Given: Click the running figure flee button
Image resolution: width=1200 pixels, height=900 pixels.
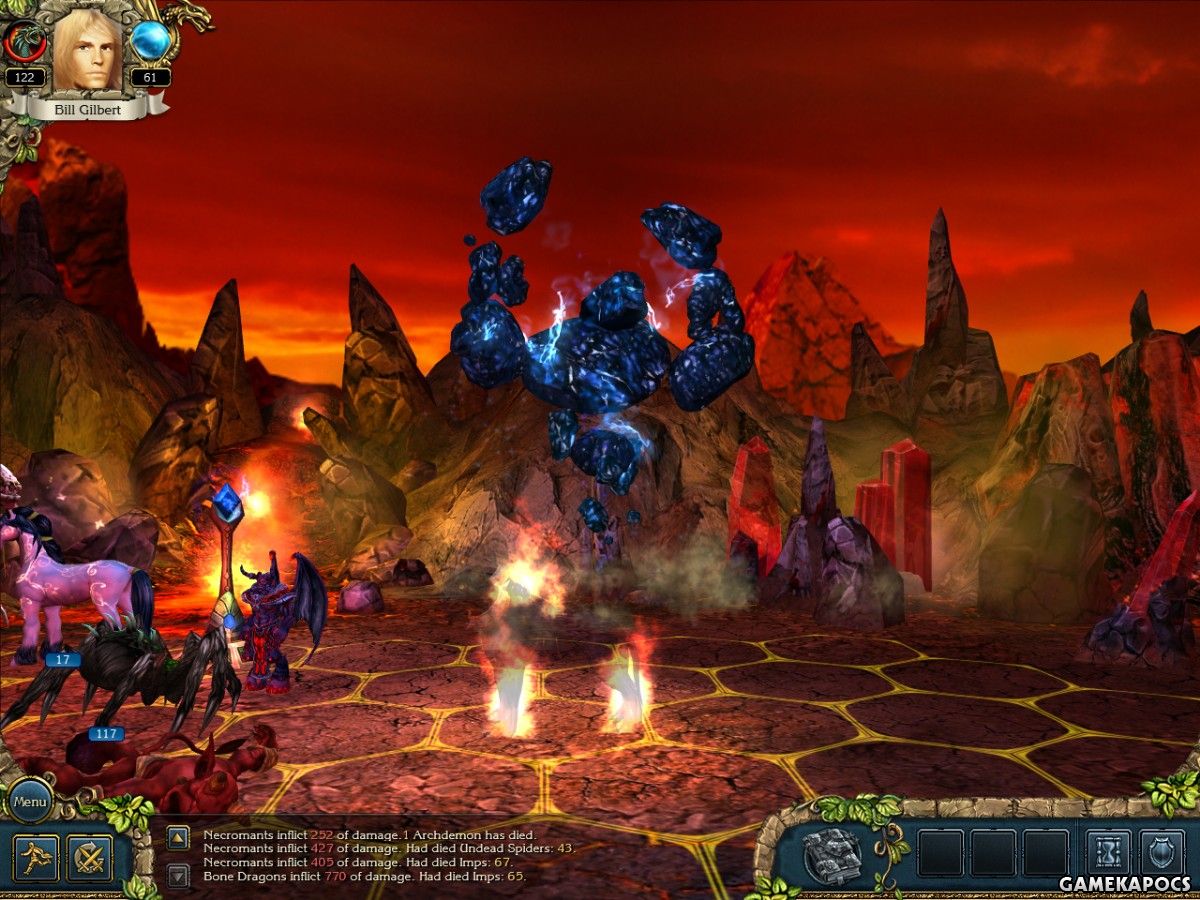Looking at the screenshot, I should tap(36, 858).
